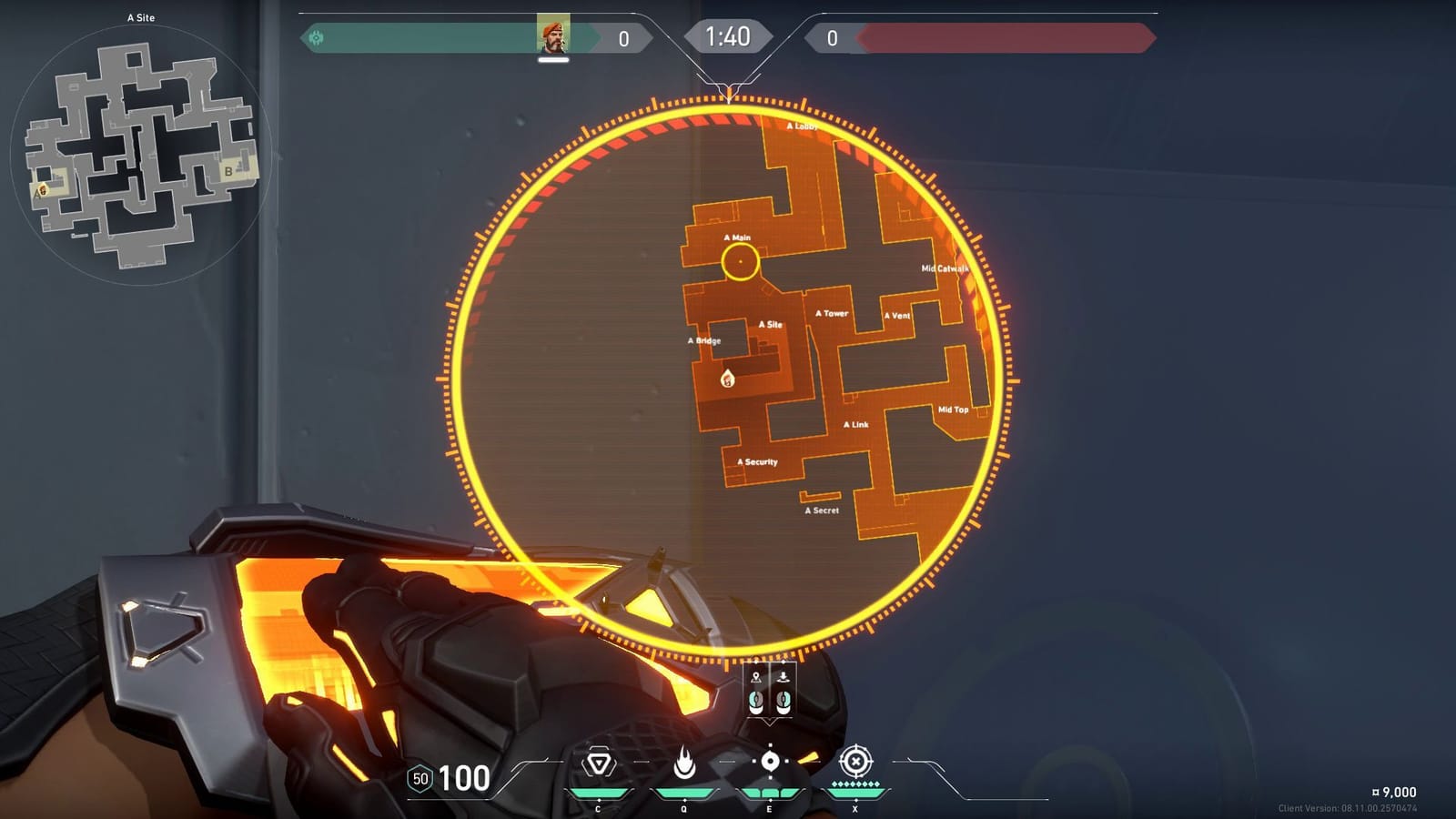Click one green Sky Smoke charge segment
This screenshot has width=1456, height=819.
[769, 792]
